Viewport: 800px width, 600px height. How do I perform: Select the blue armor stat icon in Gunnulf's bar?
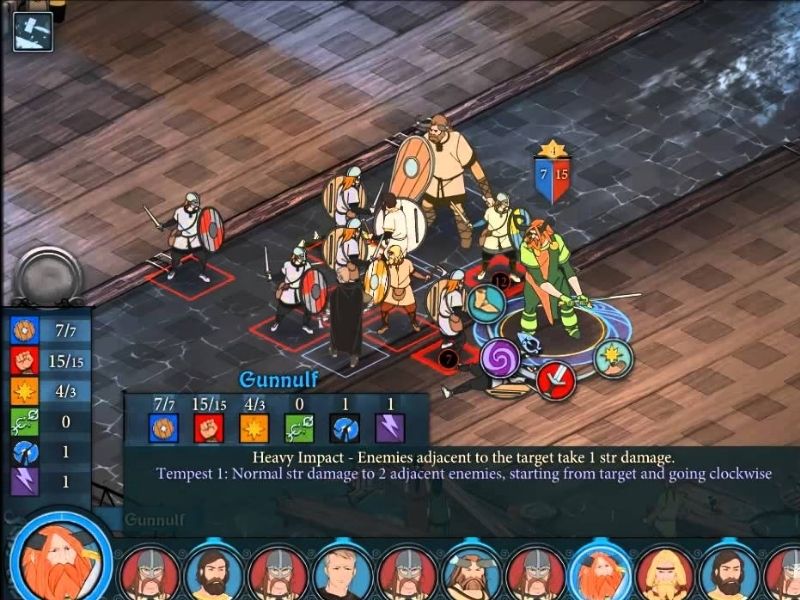pyautogui.click(x=164, y=427)
